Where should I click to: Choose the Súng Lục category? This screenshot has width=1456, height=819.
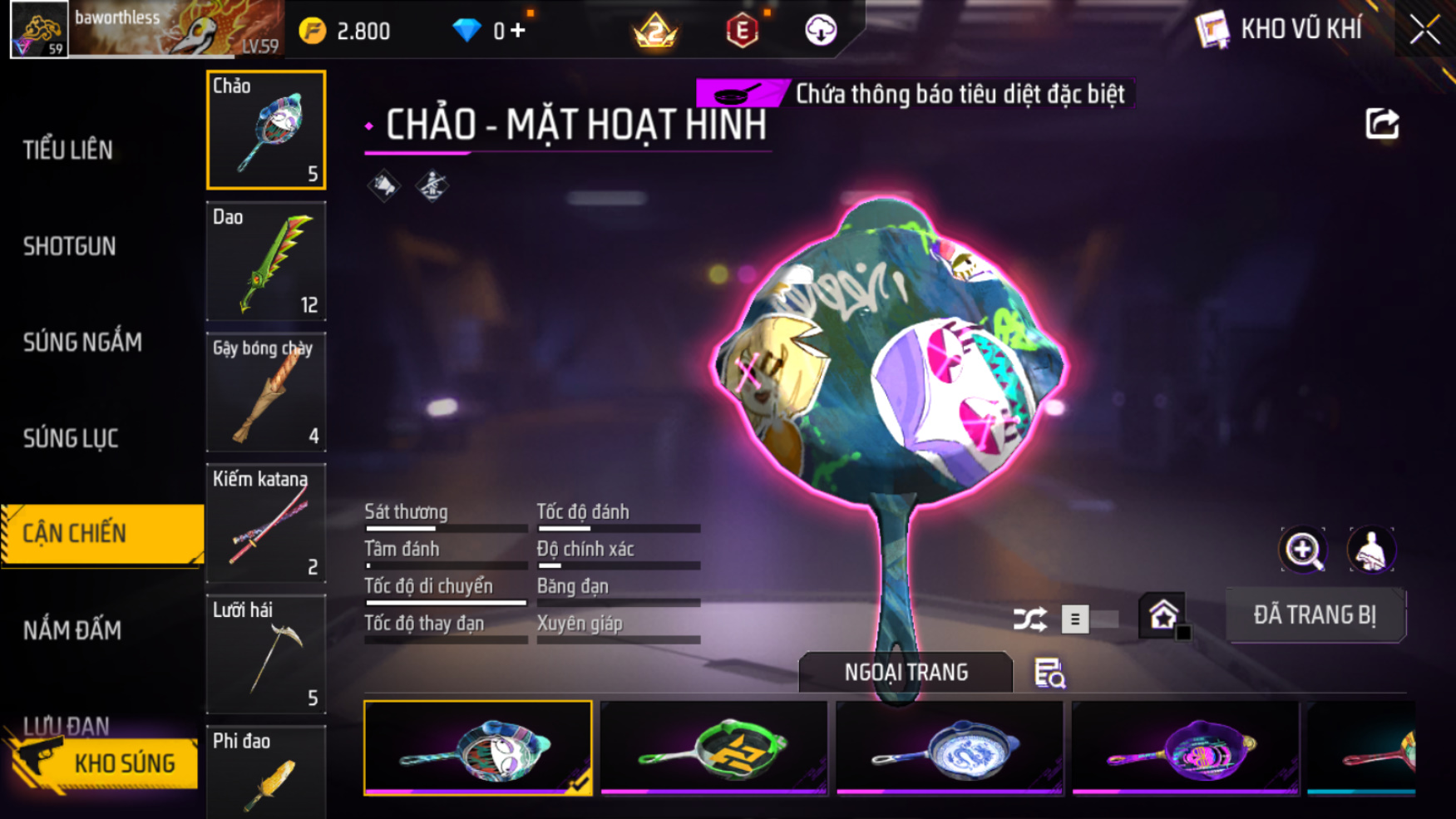[71, 438]
